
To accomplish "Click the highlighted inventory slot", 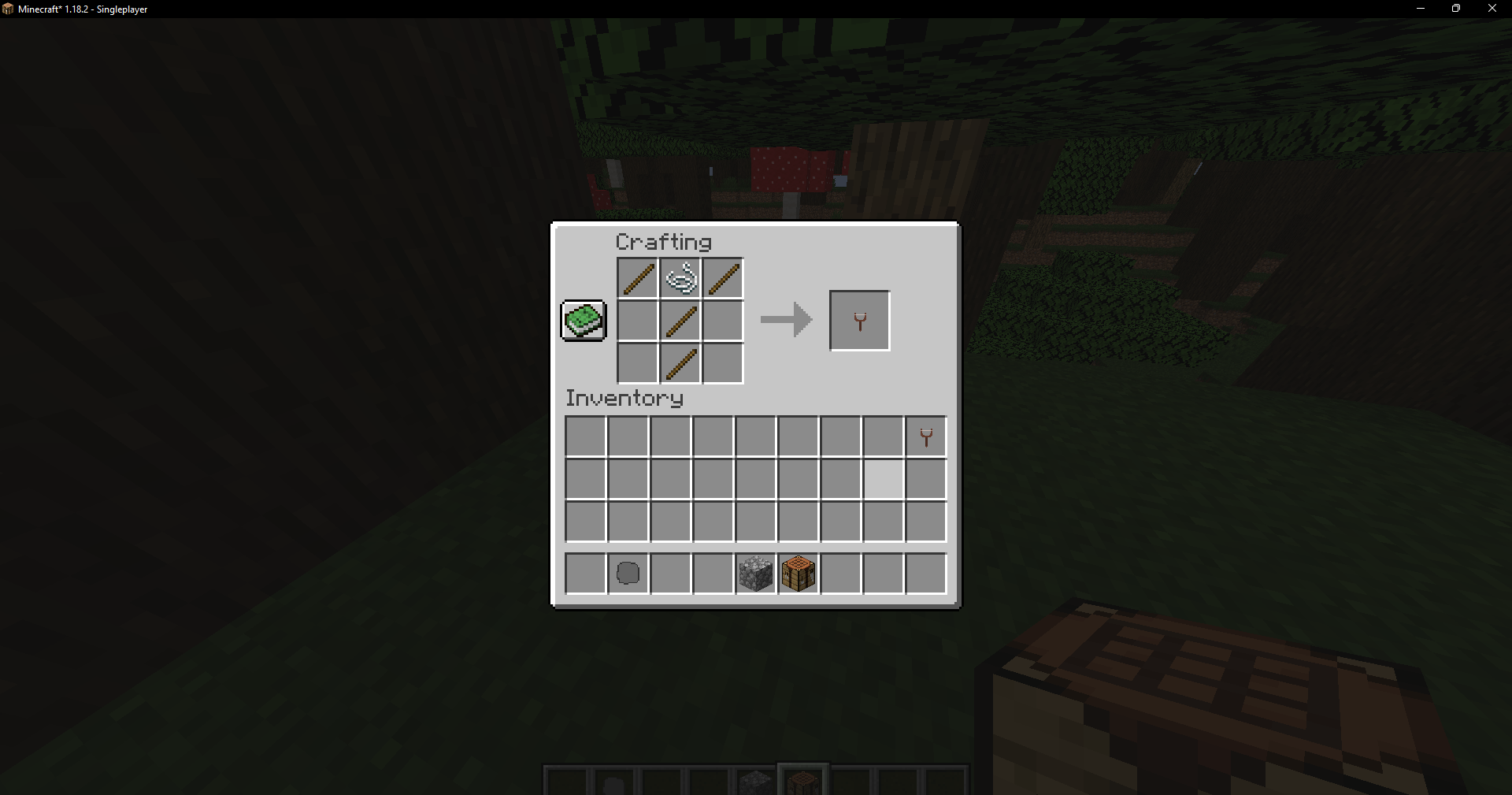I will coord(882,480).
